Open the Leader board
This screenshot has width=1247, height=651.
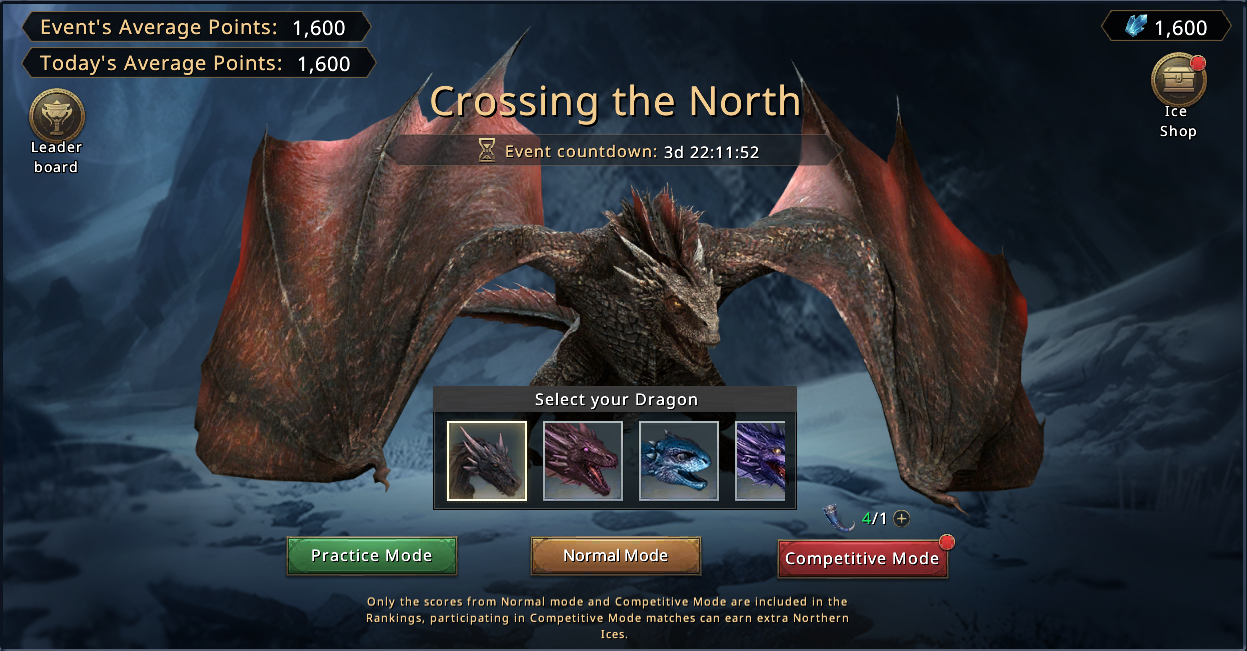[x=57, y=117]
